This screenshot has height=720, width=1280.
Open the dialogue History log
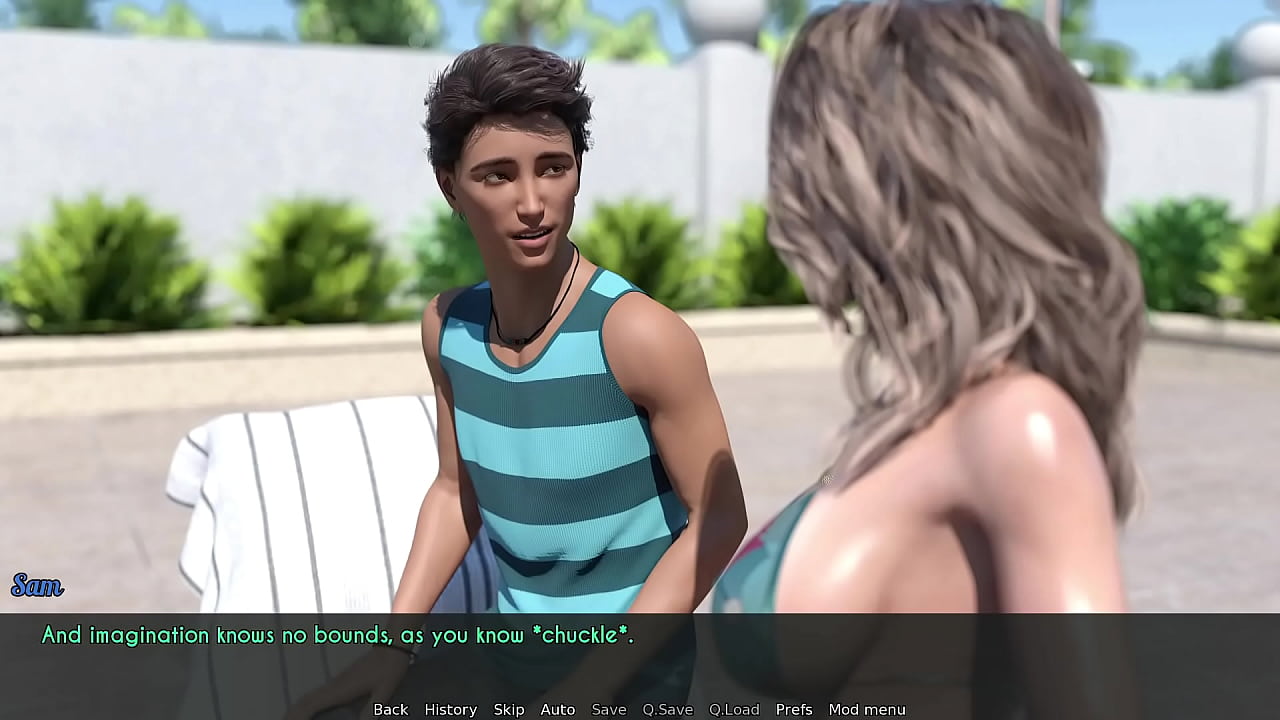coord(450,709)
